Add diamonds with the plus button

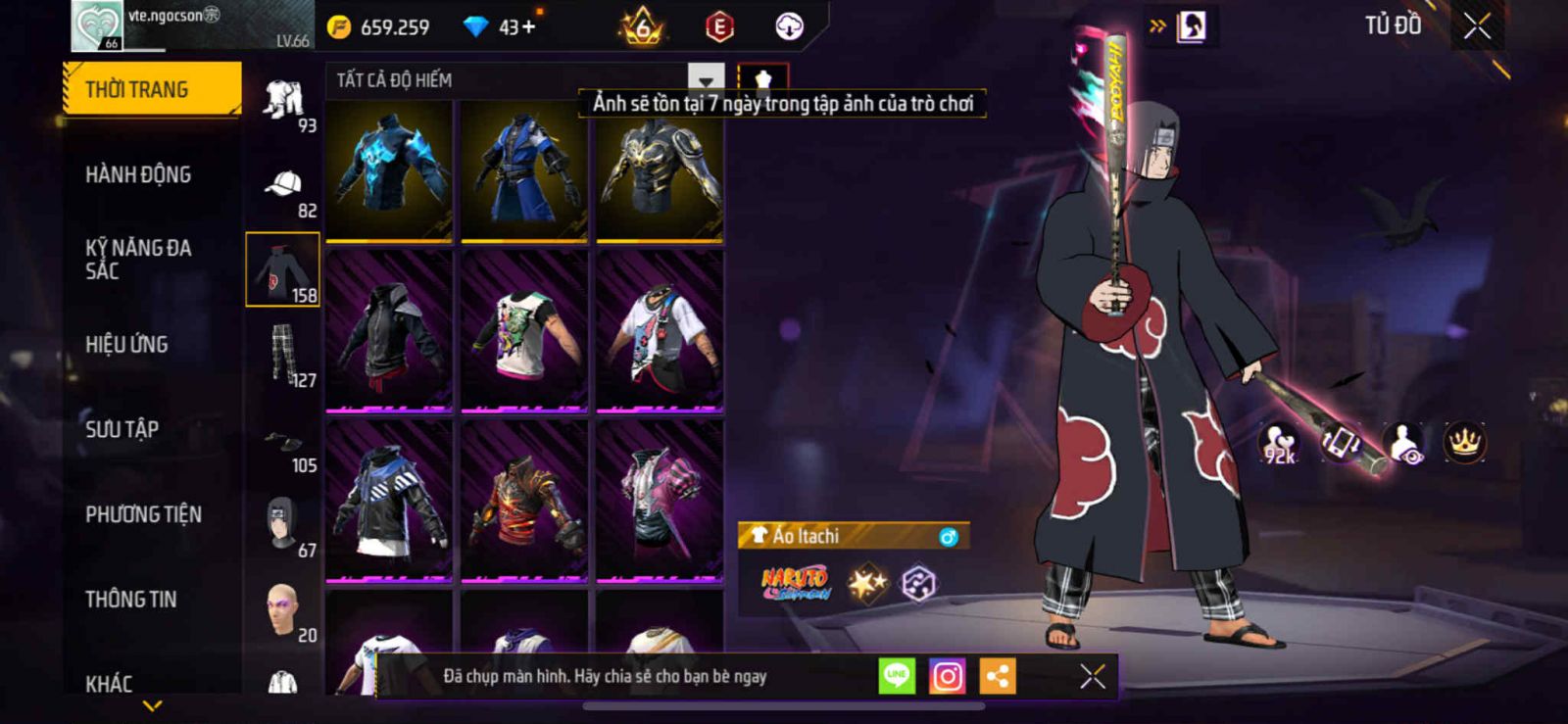(529, 27)
